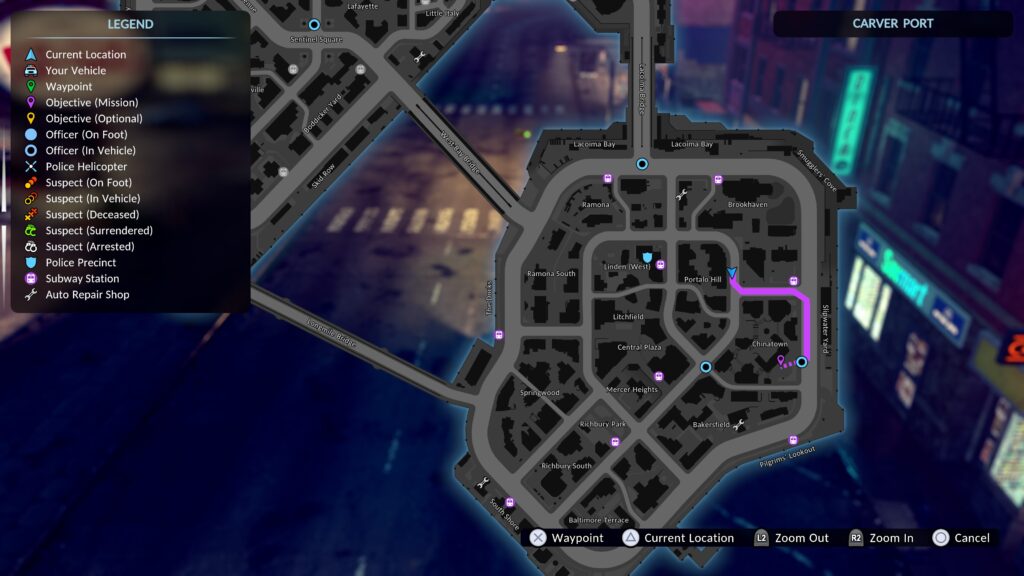The height and width of the screenshot is (576, 1024).
Task: Click the Auto Repair Shop legend entry
Action: 87,295
